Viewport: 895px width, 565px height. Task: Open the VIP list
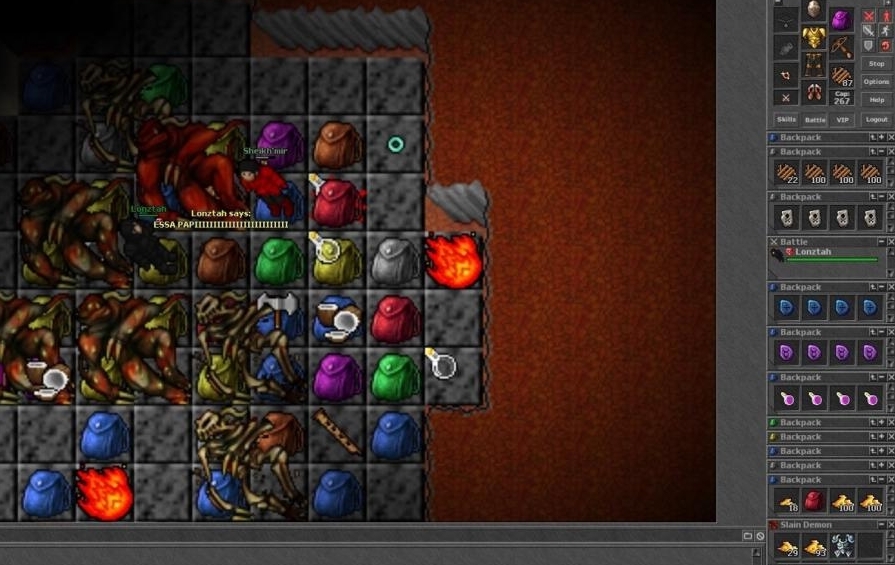(842, 119)
